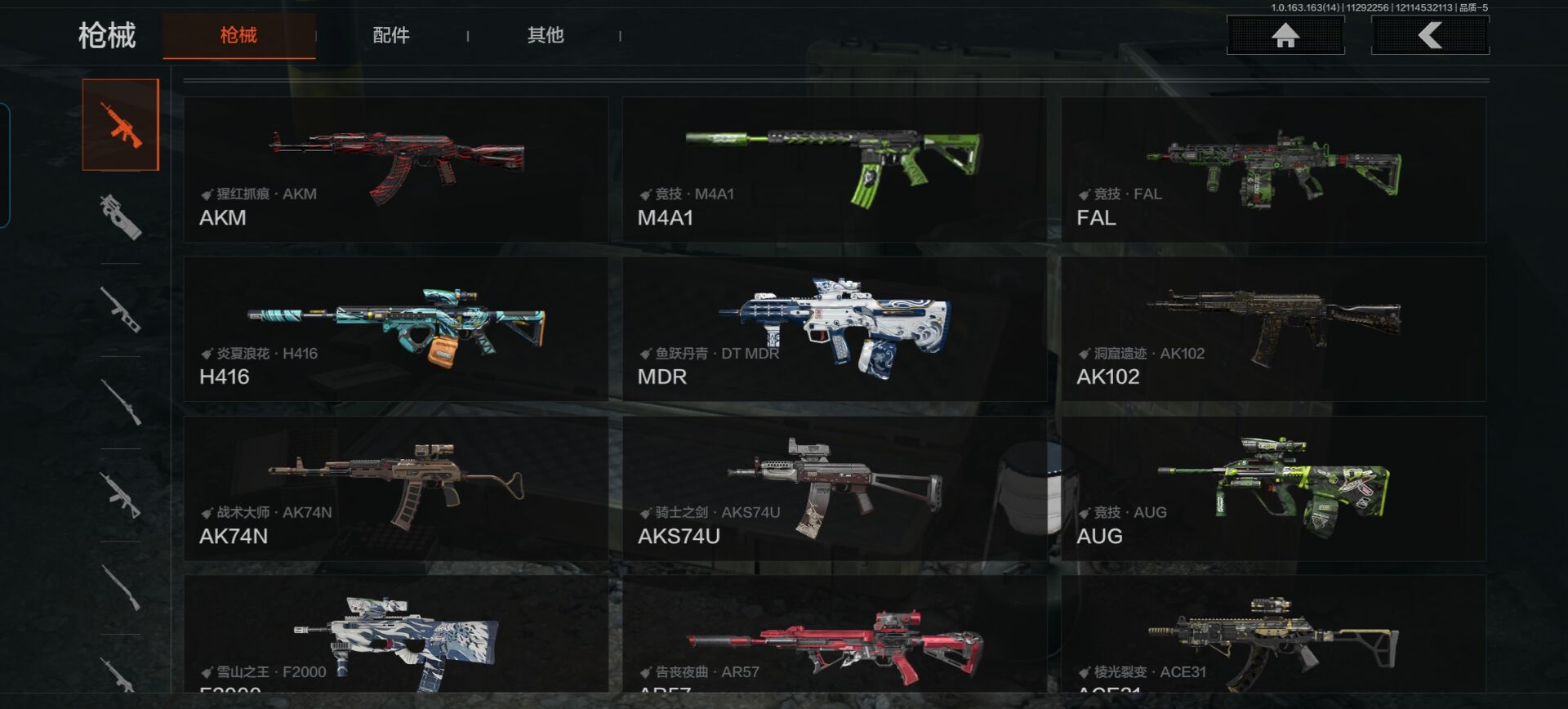Select the AK102 weapon card

click(1273, 328)
